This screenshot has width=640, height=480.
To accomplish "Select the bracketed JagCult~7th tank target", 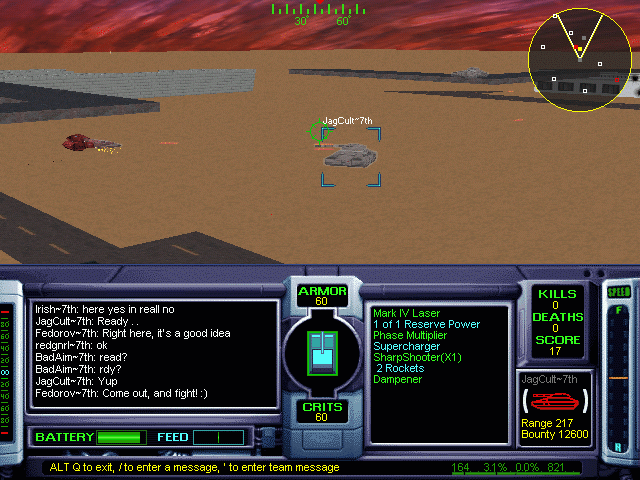I will pos(350,155).
